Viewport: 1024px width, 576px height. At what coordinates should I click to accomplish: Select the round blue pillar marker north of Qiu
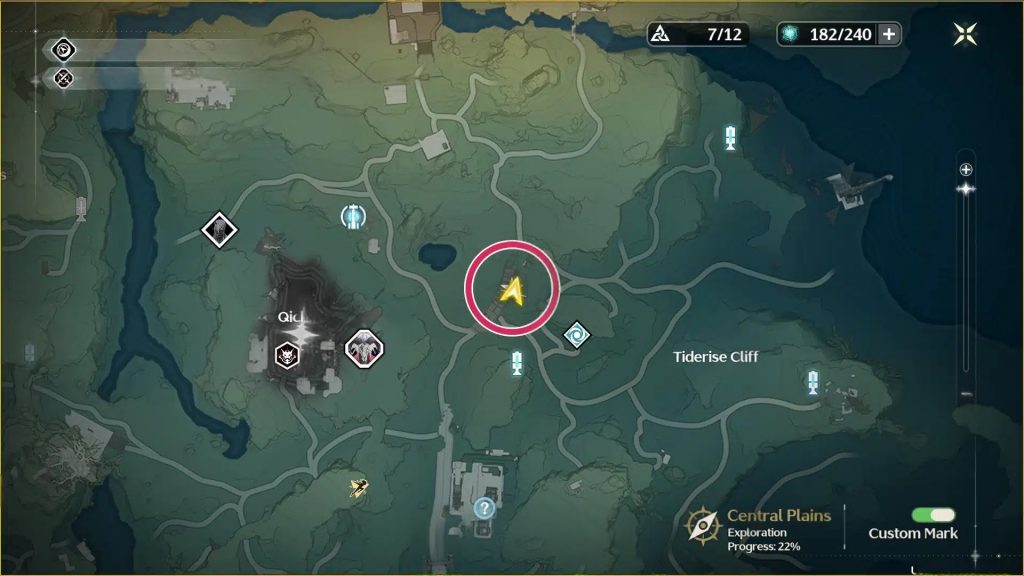(x=352, y=215)
